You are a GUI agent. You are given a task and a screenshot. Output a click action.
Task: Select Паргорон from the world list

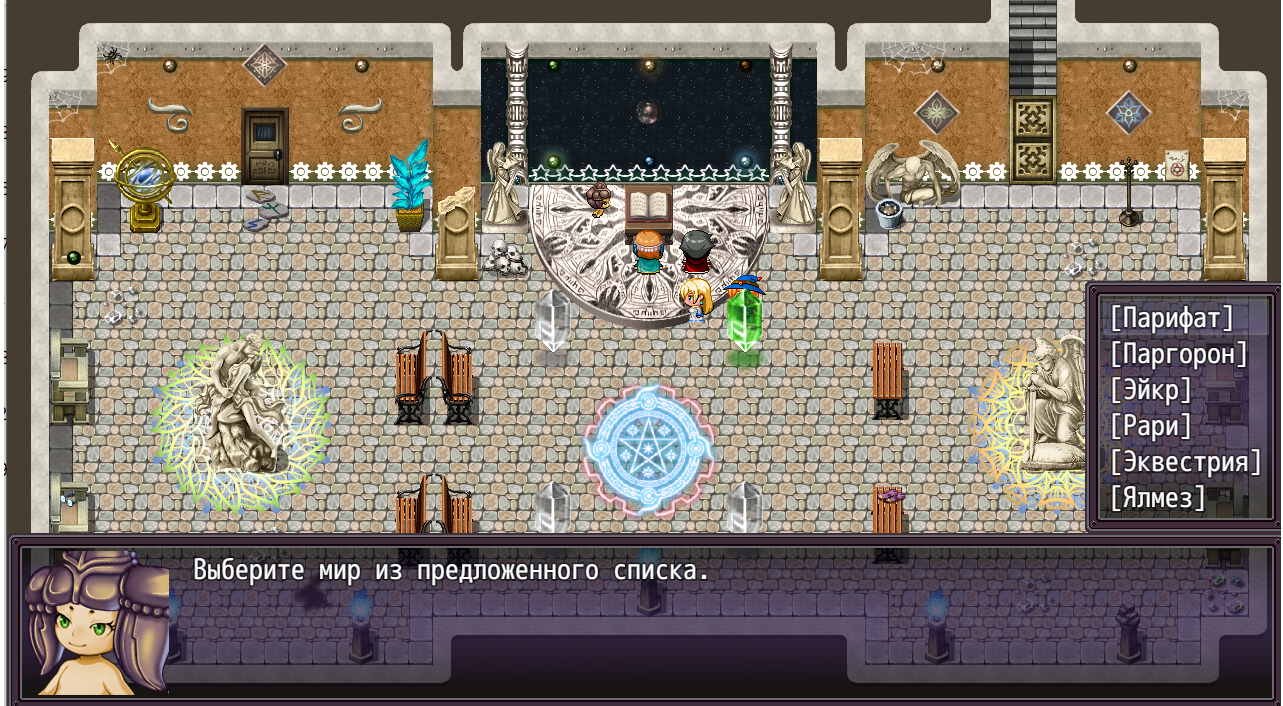click(x=1178, y=354)
